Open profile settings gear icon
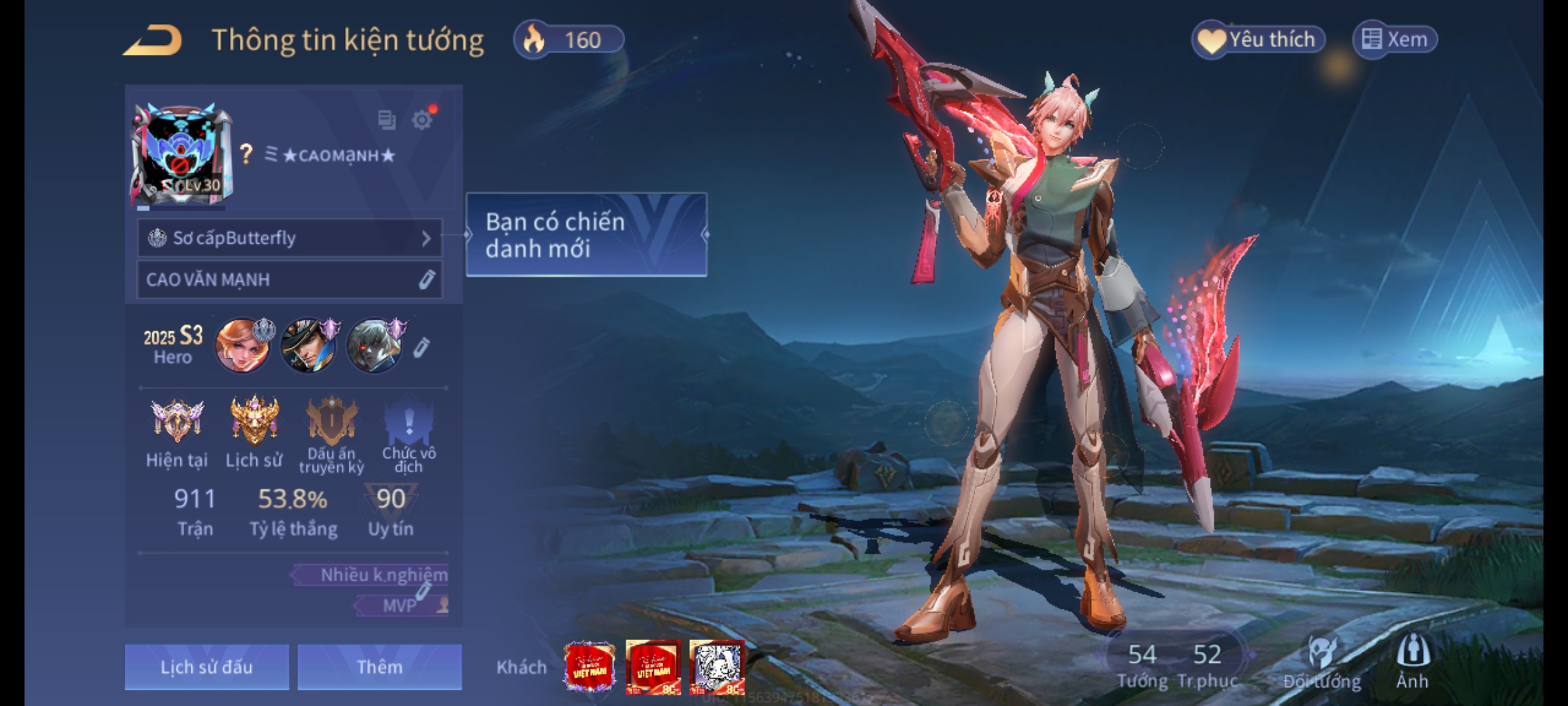The image size is (1568, 706). click(422, 120)
